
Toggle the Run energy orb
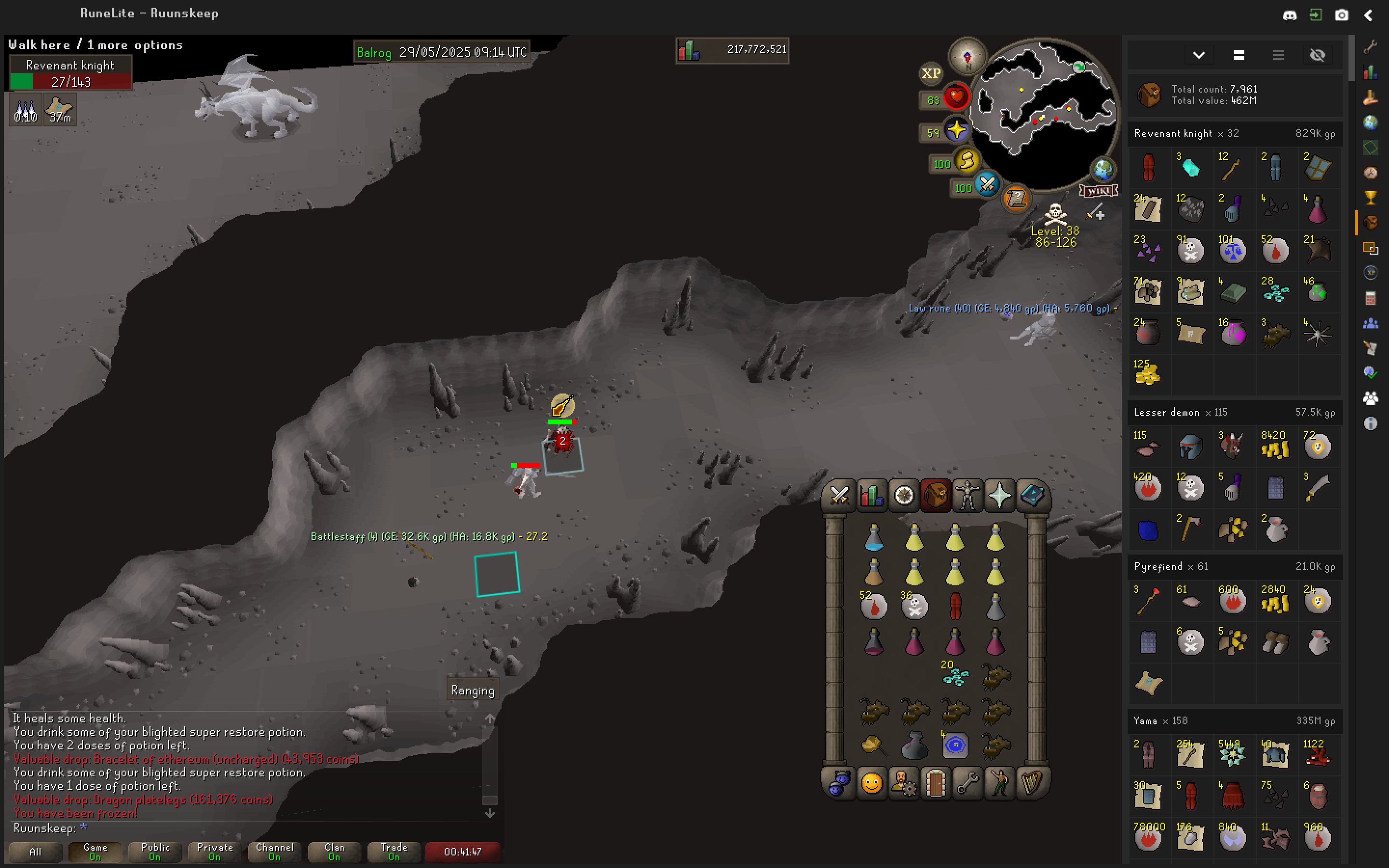click(x=967, y=162)
